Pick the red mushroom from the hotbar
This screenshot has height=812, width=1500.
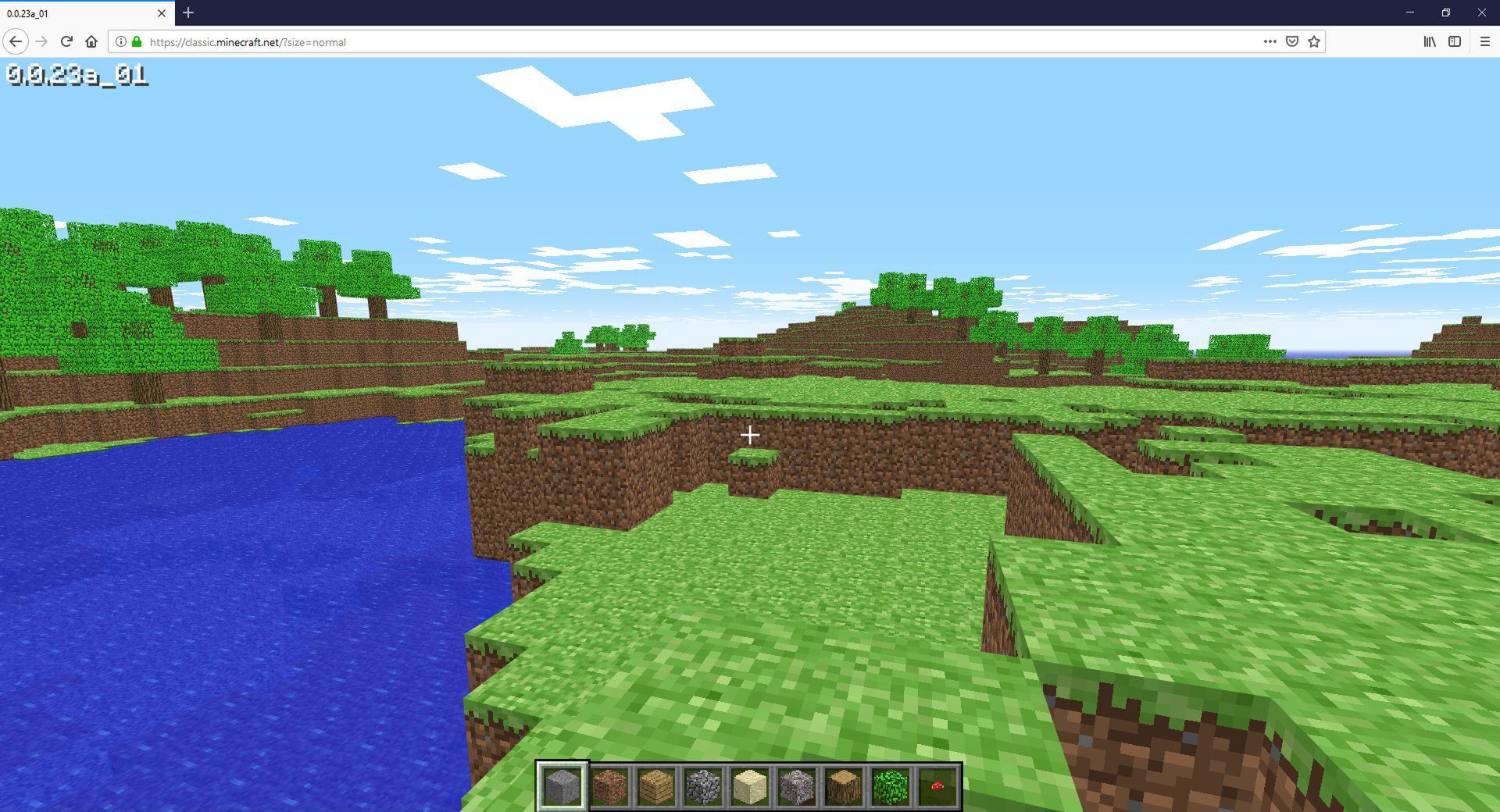pos(937,786)
